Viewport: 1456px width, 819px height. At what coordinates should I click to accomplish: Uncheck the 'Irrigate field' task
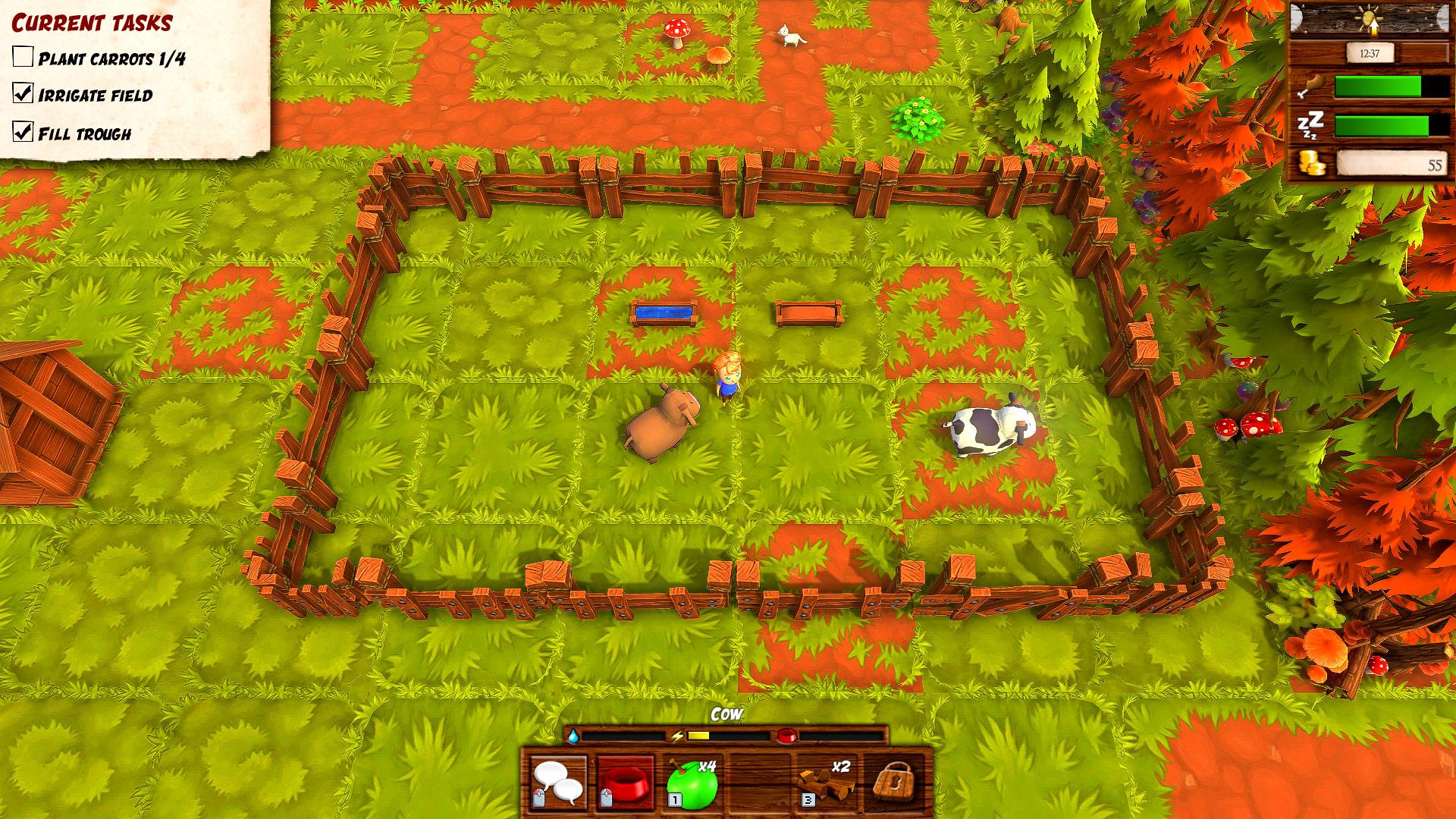click(24, 95)
